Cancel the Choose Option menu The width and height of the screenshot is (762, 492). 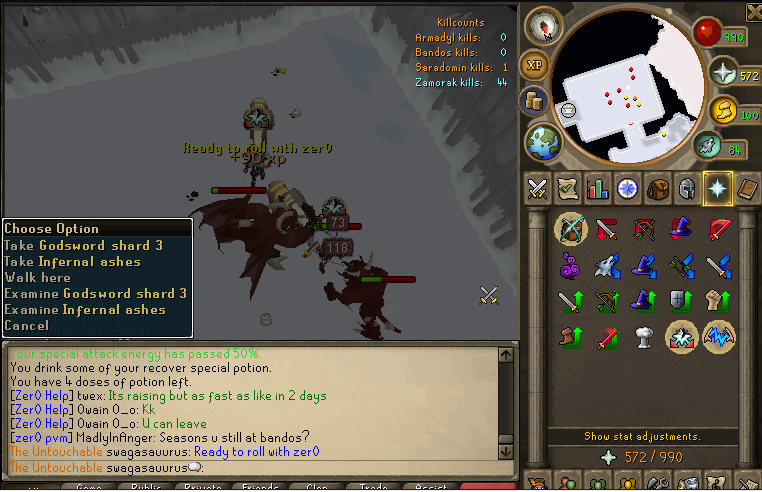point(26,326)
